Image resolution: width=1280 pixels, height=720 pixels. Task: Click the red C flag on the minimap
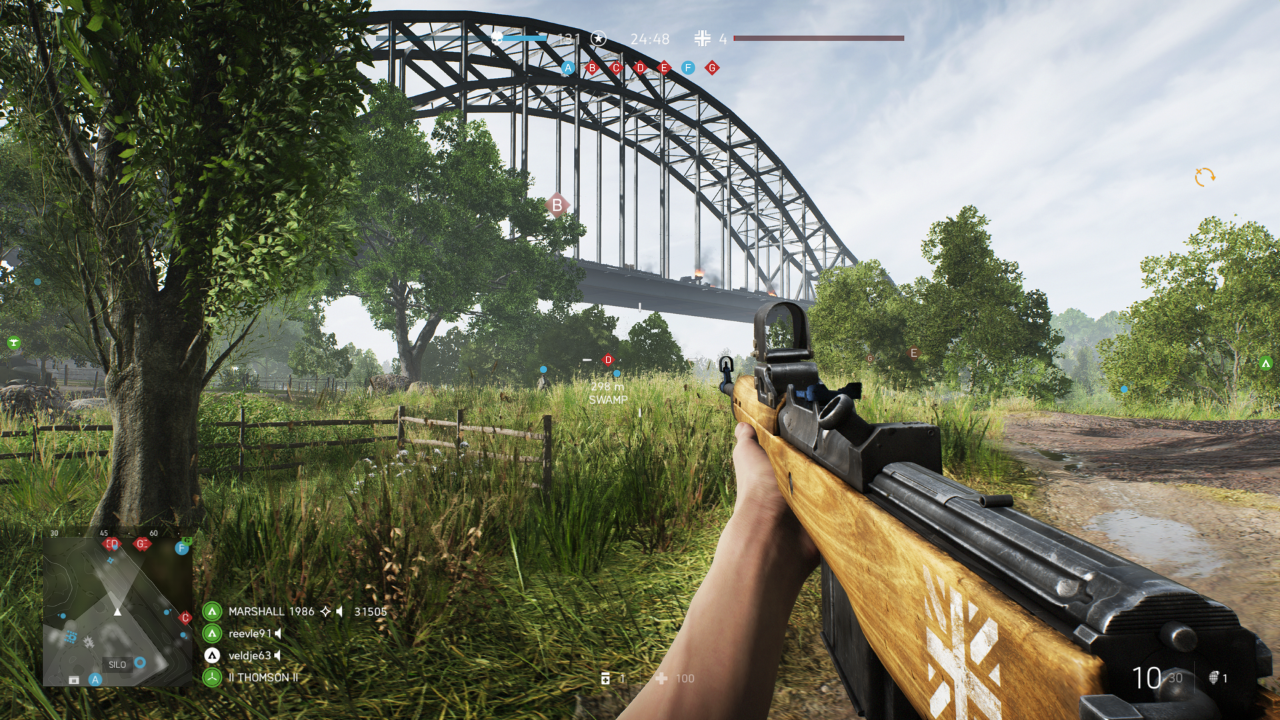(185, 618)
